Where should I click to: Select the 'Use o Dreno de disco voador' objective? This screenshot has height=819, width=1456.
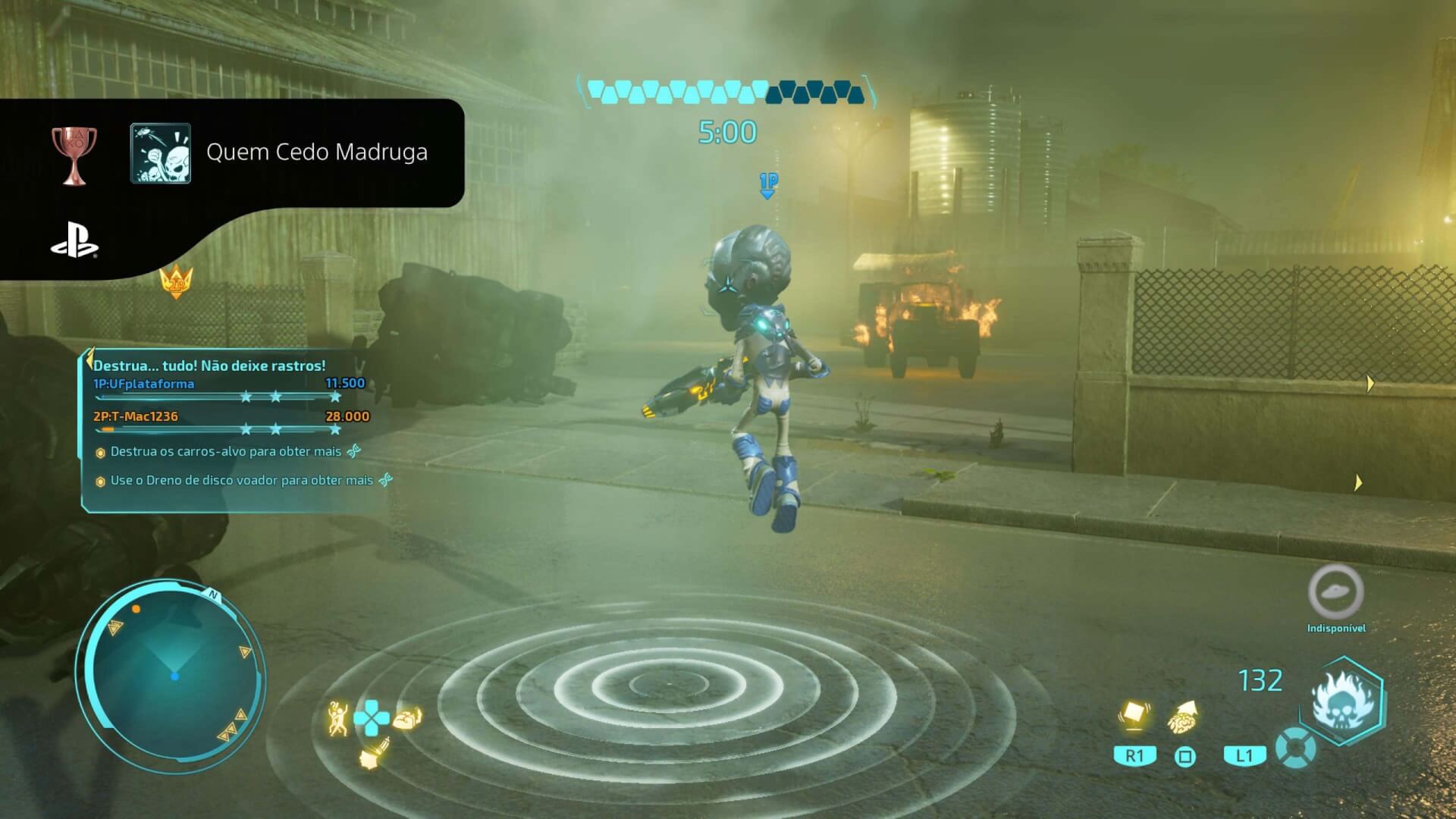[x=241, y=481]
